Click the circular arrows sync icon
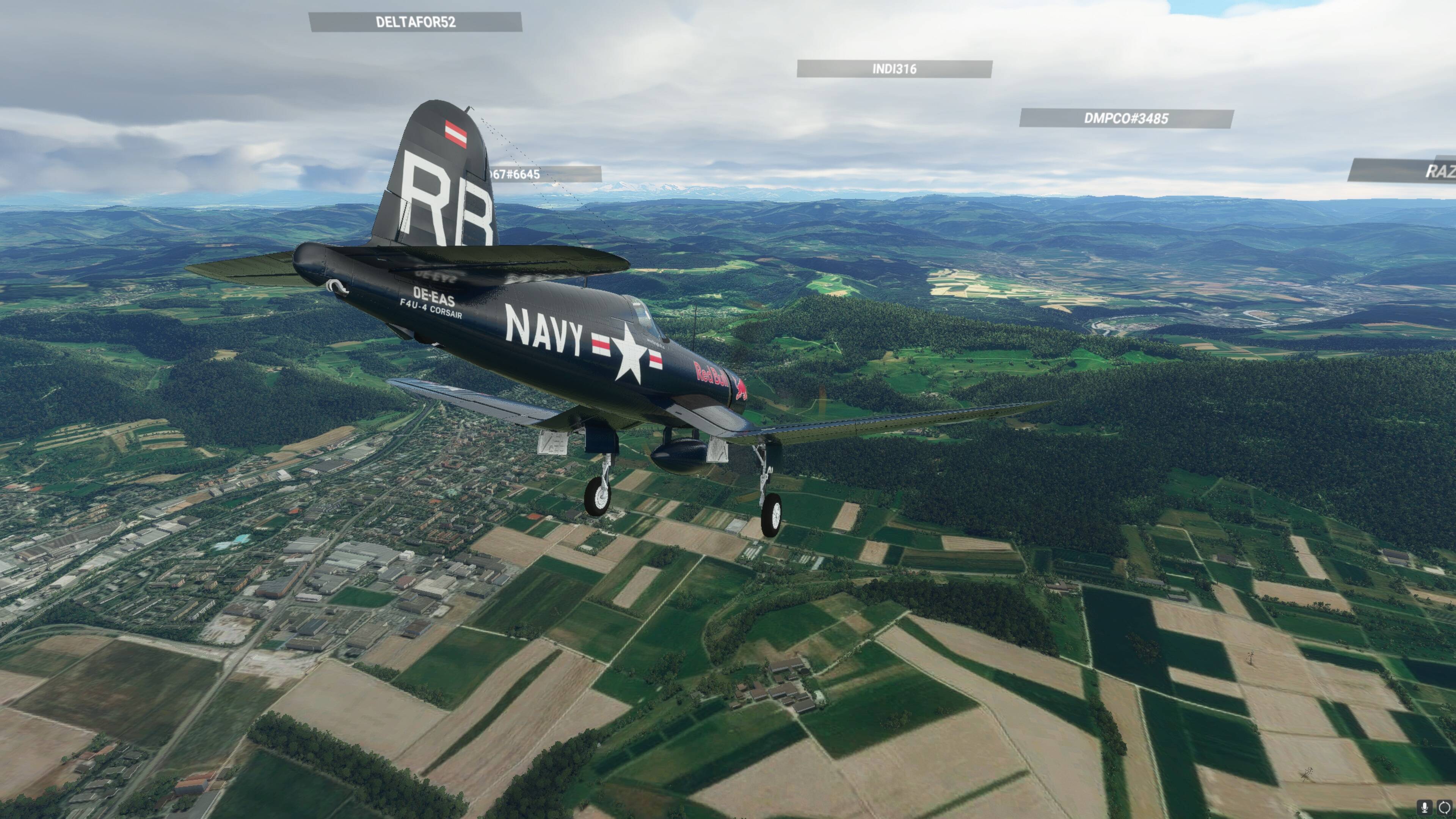The height and width of the screenshot is (819, 1456). tap(1445, 807)
